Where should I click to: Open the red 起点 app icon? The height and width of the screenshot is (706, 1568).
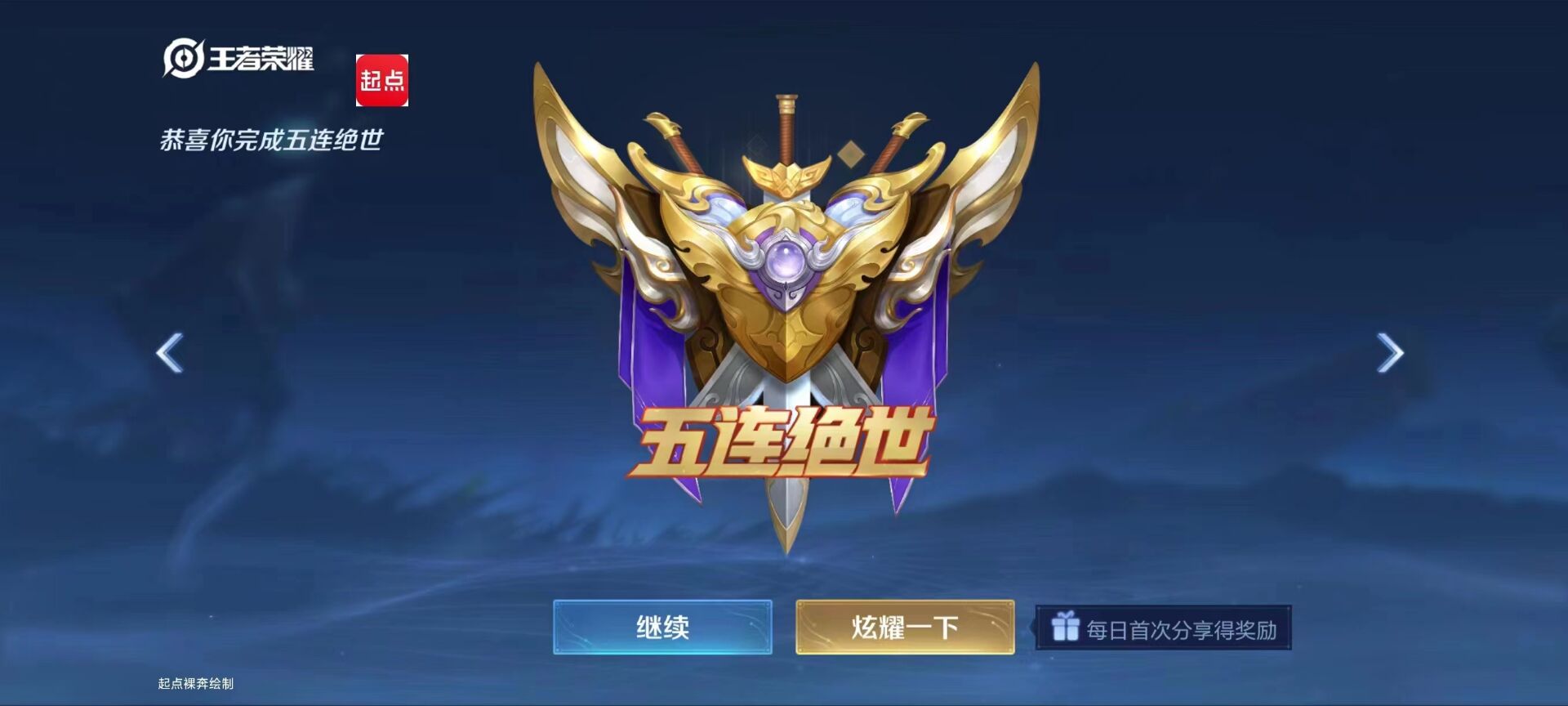point(384,79)
